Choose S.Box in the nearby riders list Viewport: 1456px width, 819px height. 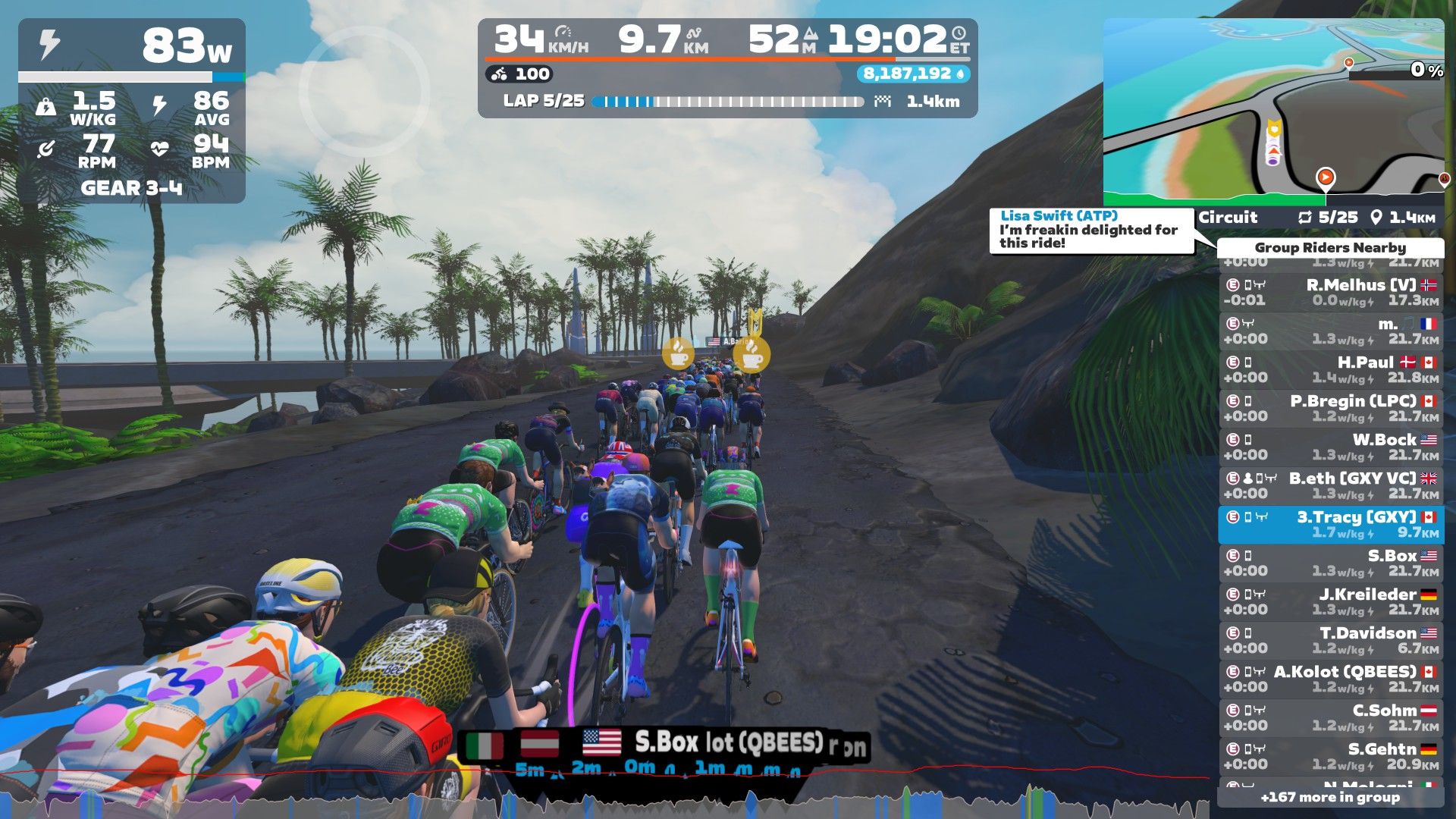(x=1331, y=563)
